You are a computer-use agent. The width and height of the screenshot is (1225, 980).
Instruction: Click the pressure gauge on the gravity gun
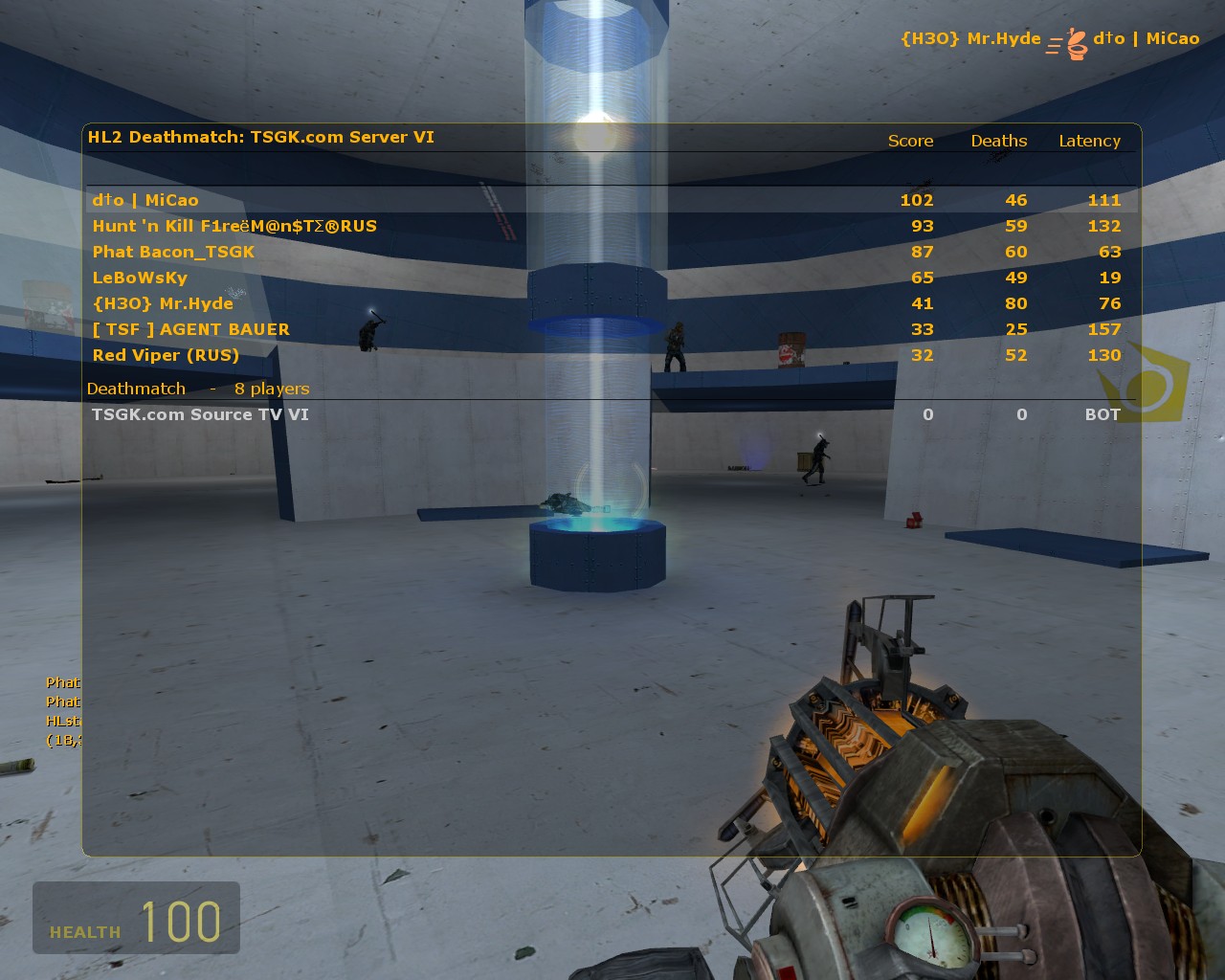pyautogui.click(x=926, y=933)
